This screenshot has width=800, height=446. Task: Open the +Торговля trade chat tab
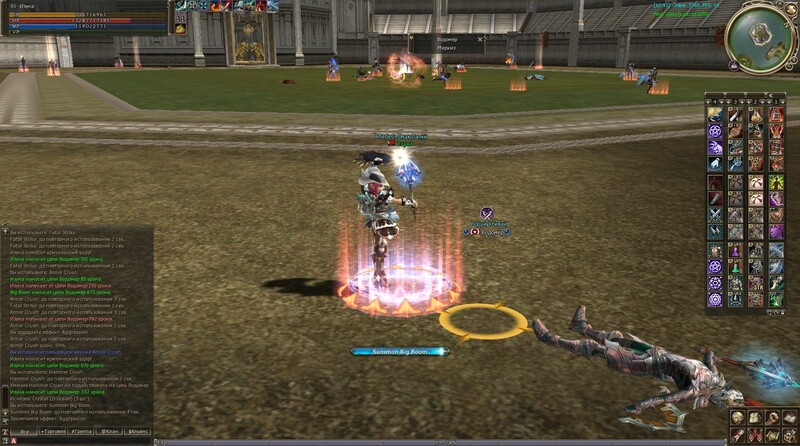[x=52, y=430]
